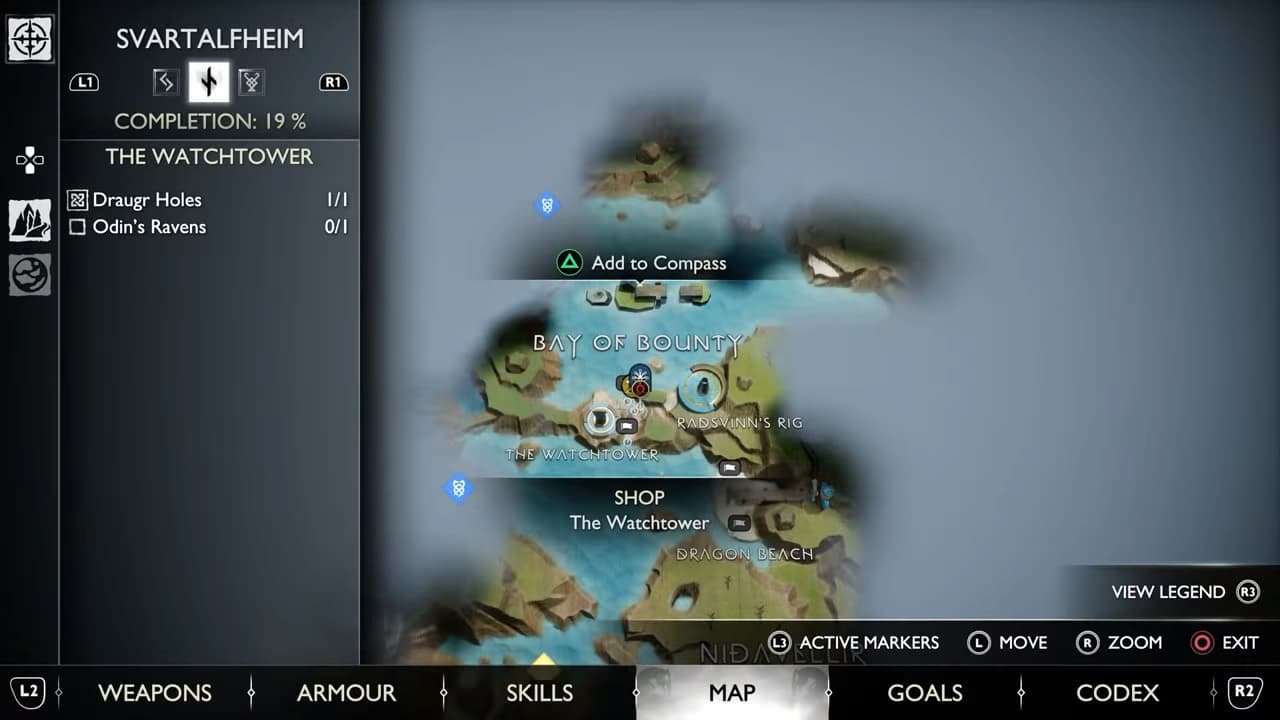Select the middle rune realm icon under Svartalfheim
Screen dimensions: 1280x720
(208, 82)
